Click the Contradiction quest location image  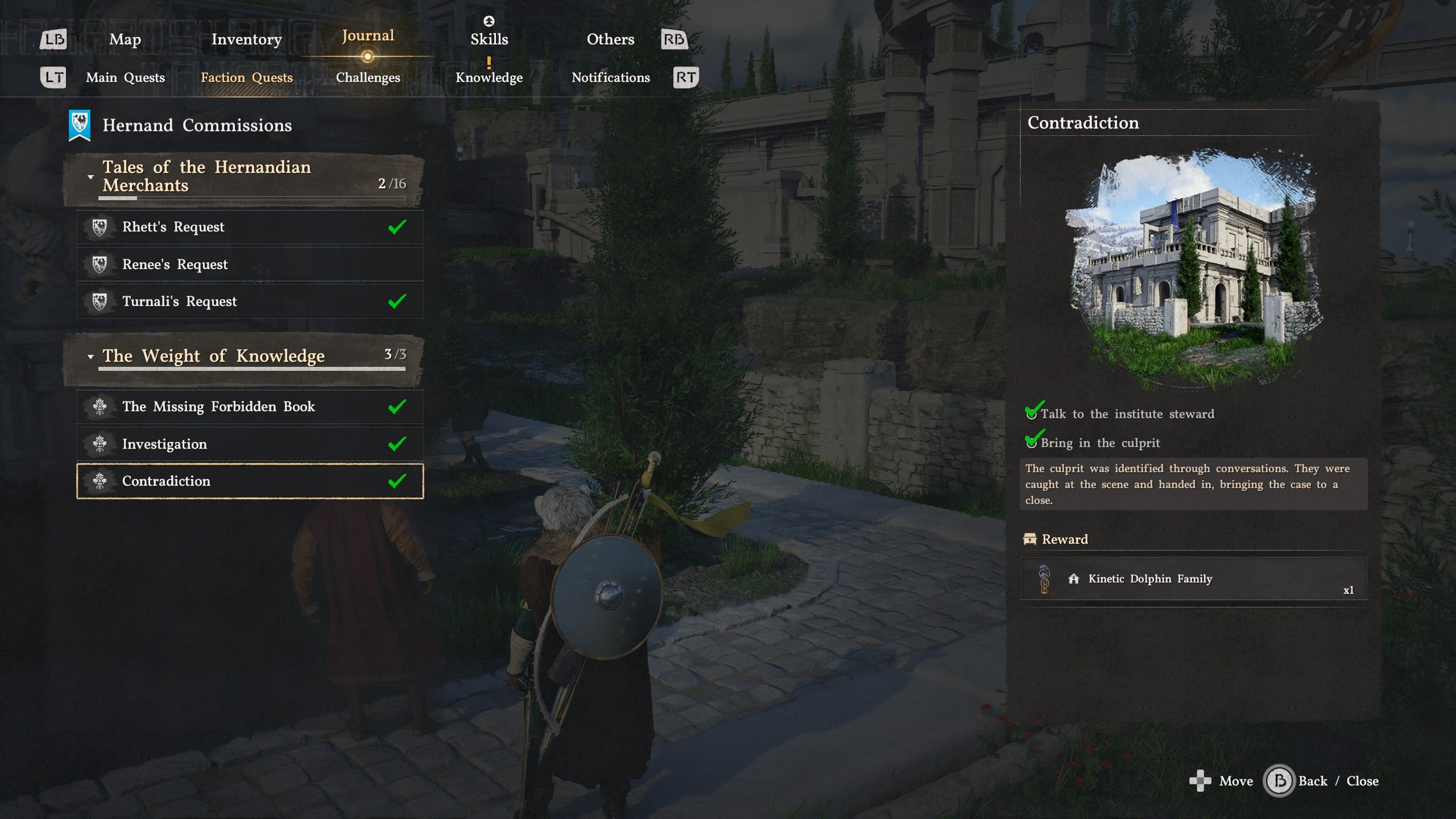point(1193,267)
